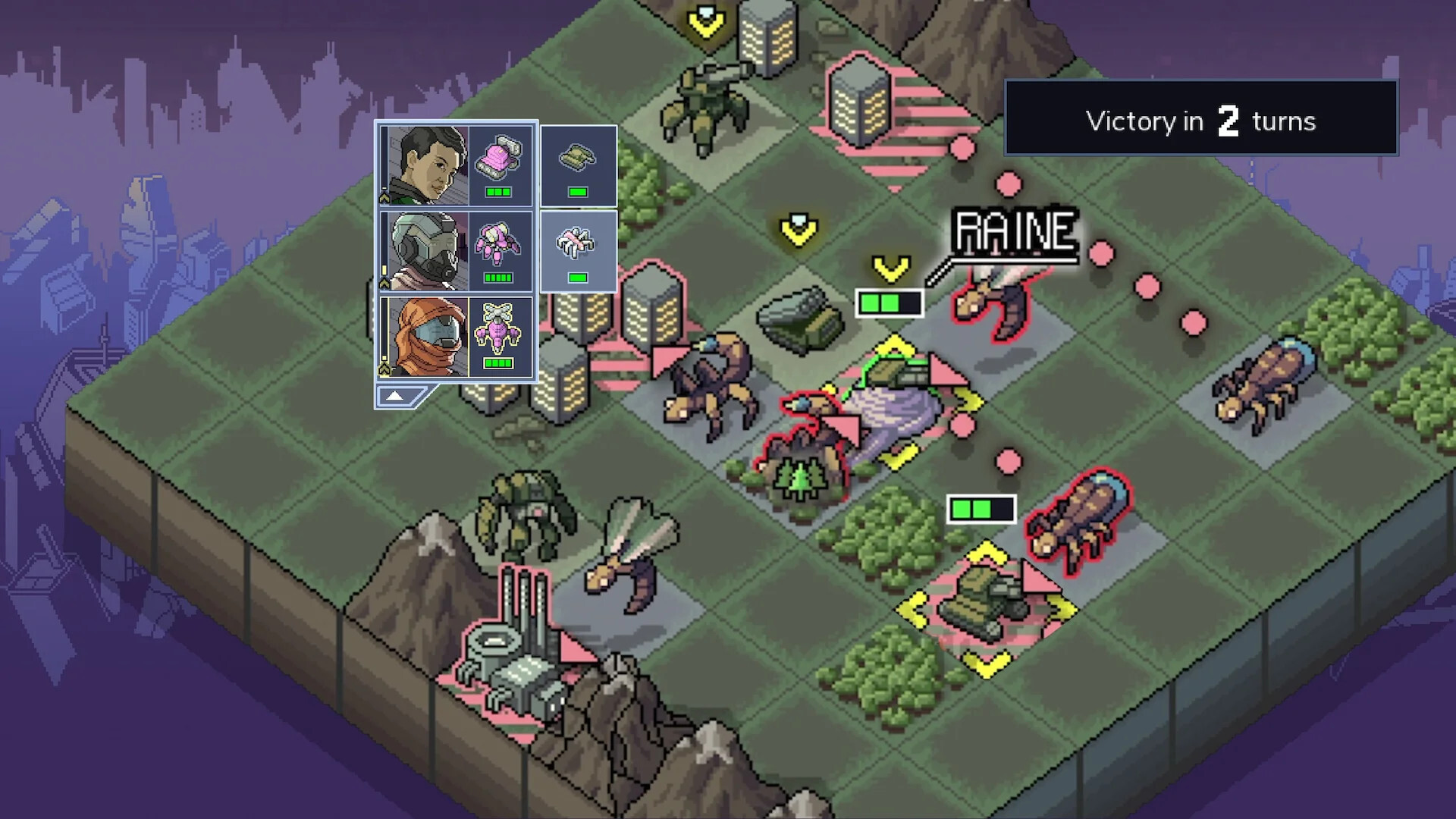This screenshot has height=819, width=1456.
Task: Collapse the mech roster panel with the arrow
Action: (395, 394)
